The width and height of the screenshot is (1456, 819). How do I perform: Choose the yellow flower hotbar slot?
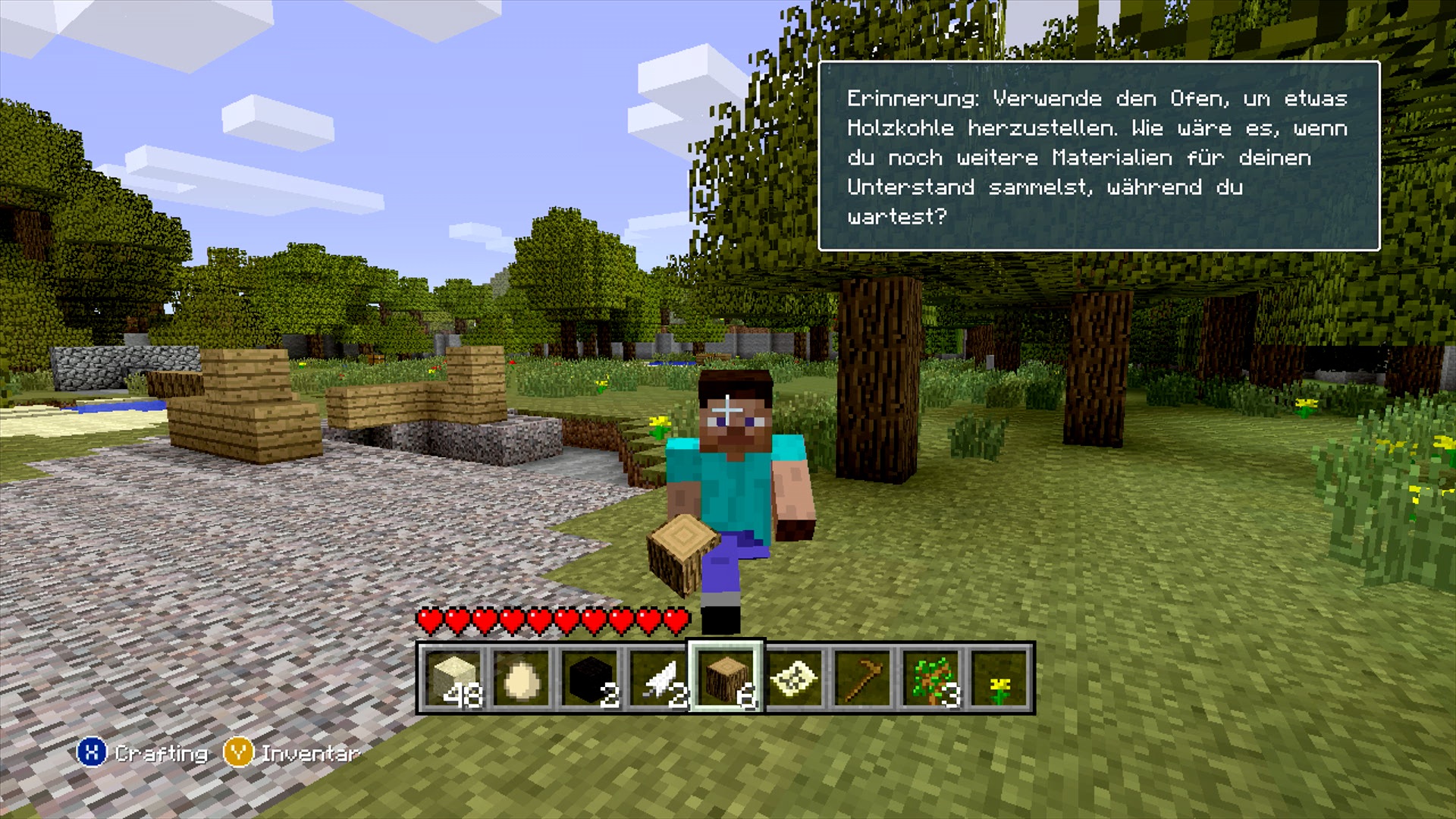(999, 679)
